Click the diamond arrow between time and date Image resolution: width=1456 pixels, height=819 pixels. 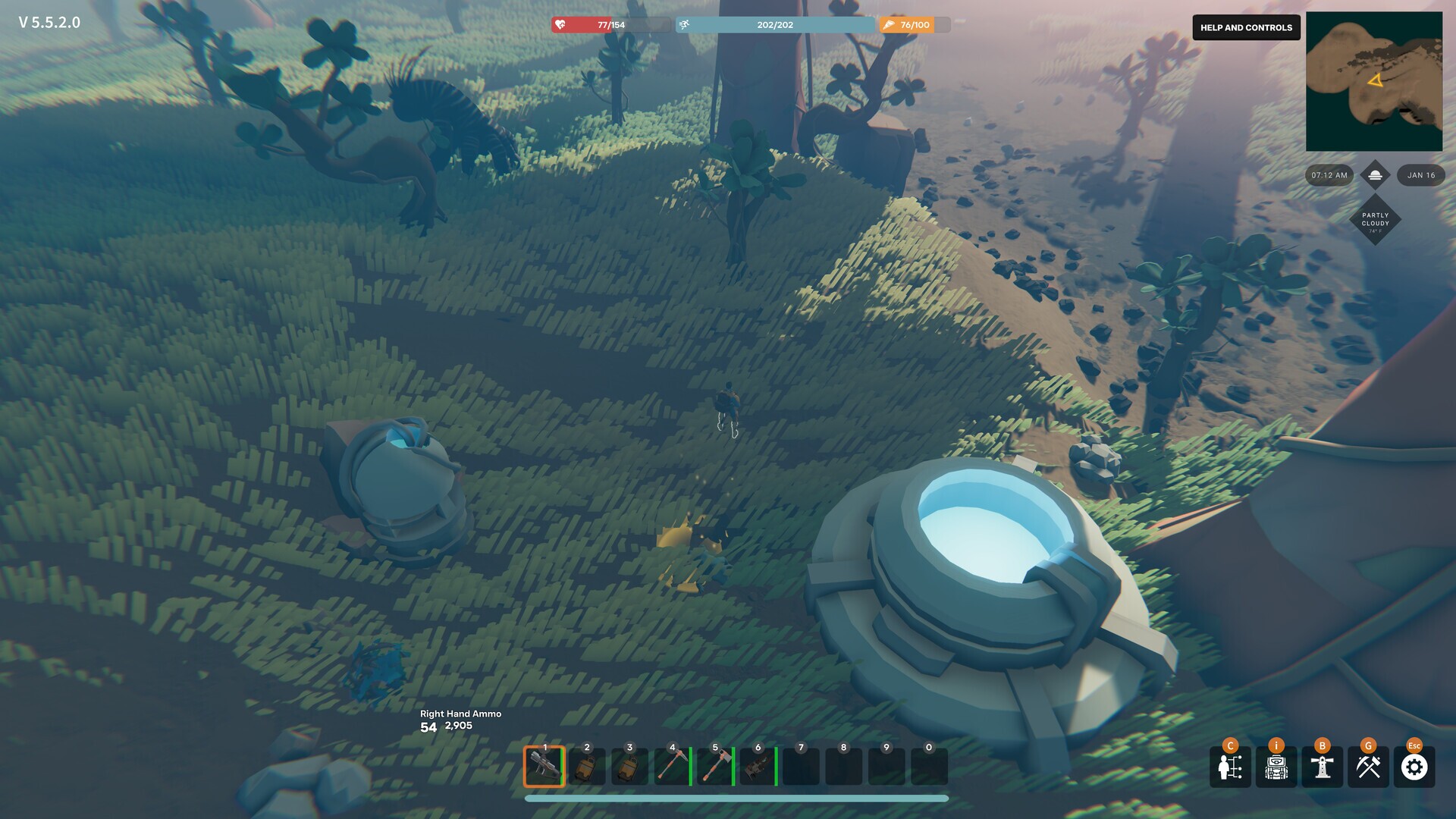1375,175
